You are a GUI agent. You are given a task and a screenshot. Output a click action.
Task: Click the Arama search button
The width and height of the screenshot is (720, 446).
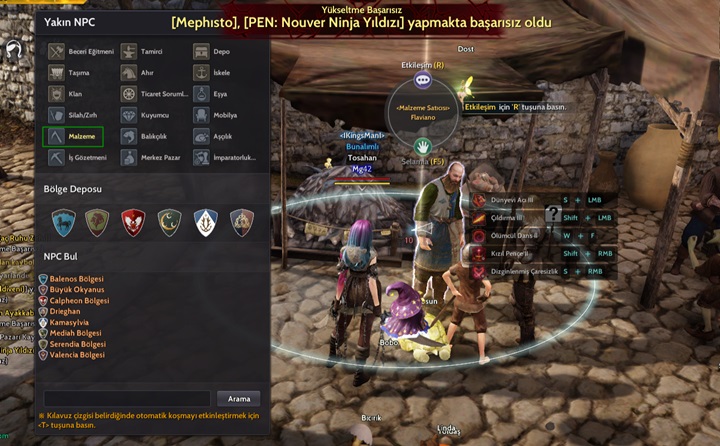pyautogui.click(x=239, y=398)
